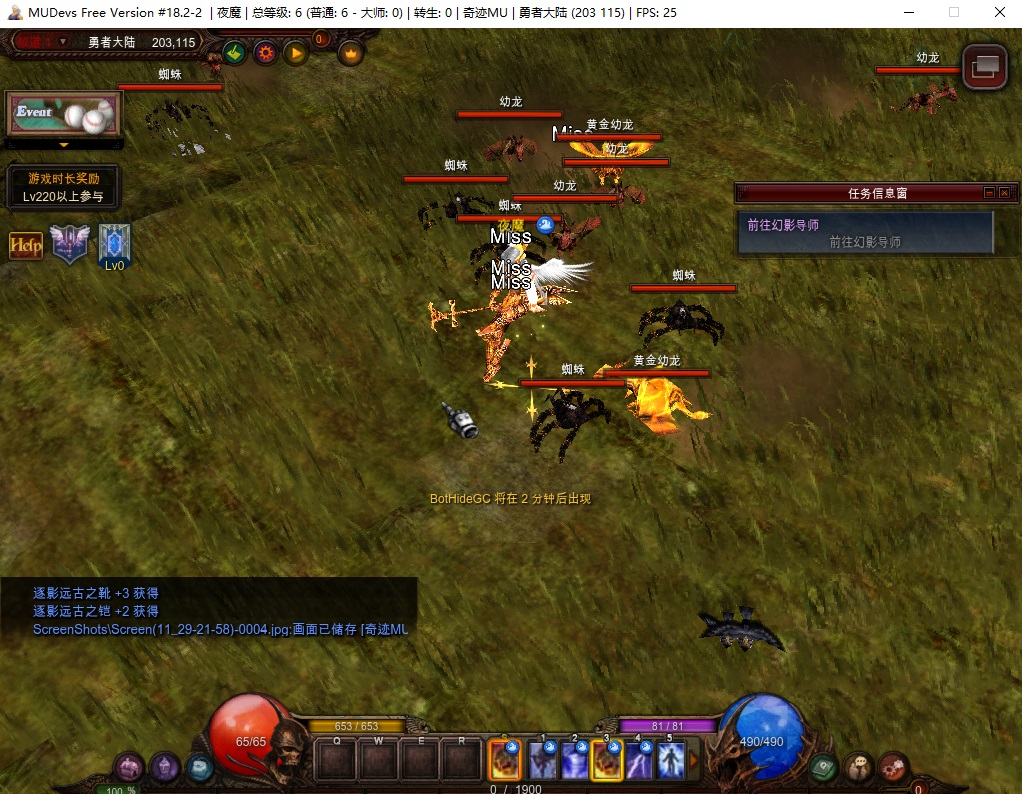Open the orange gear settings icon
Viewport: 1022px width, 794px height.
coord(265,53)
